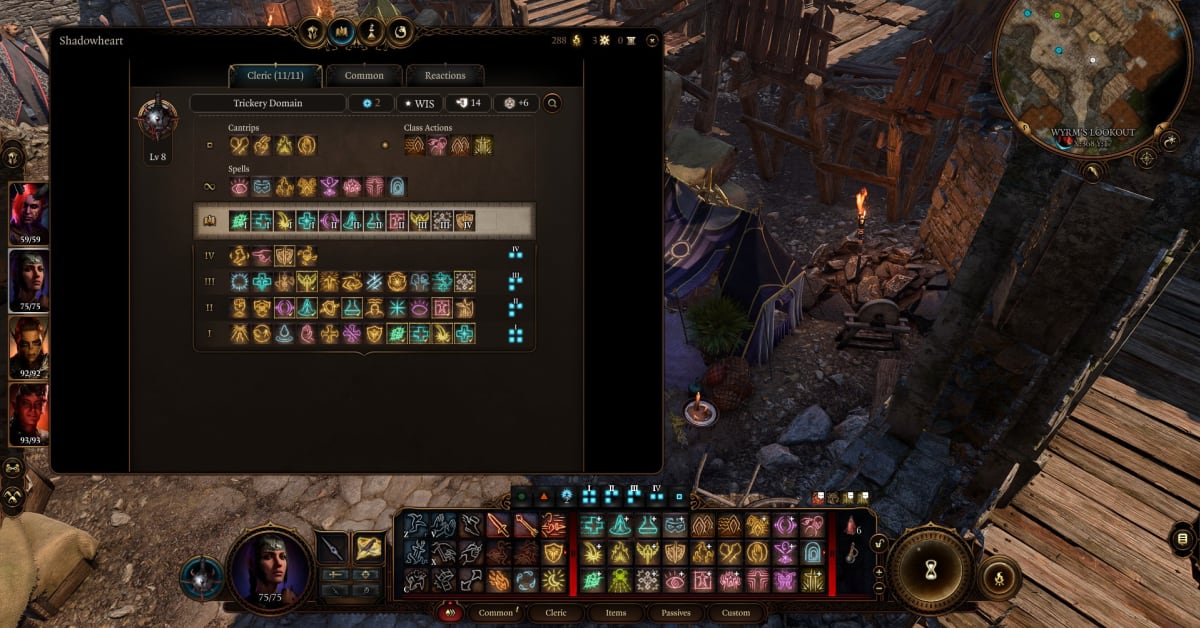Close the Shadowheart spellbook window
Image resolution: width=1200 pixels, height=628 pixels.
(652, 41)
